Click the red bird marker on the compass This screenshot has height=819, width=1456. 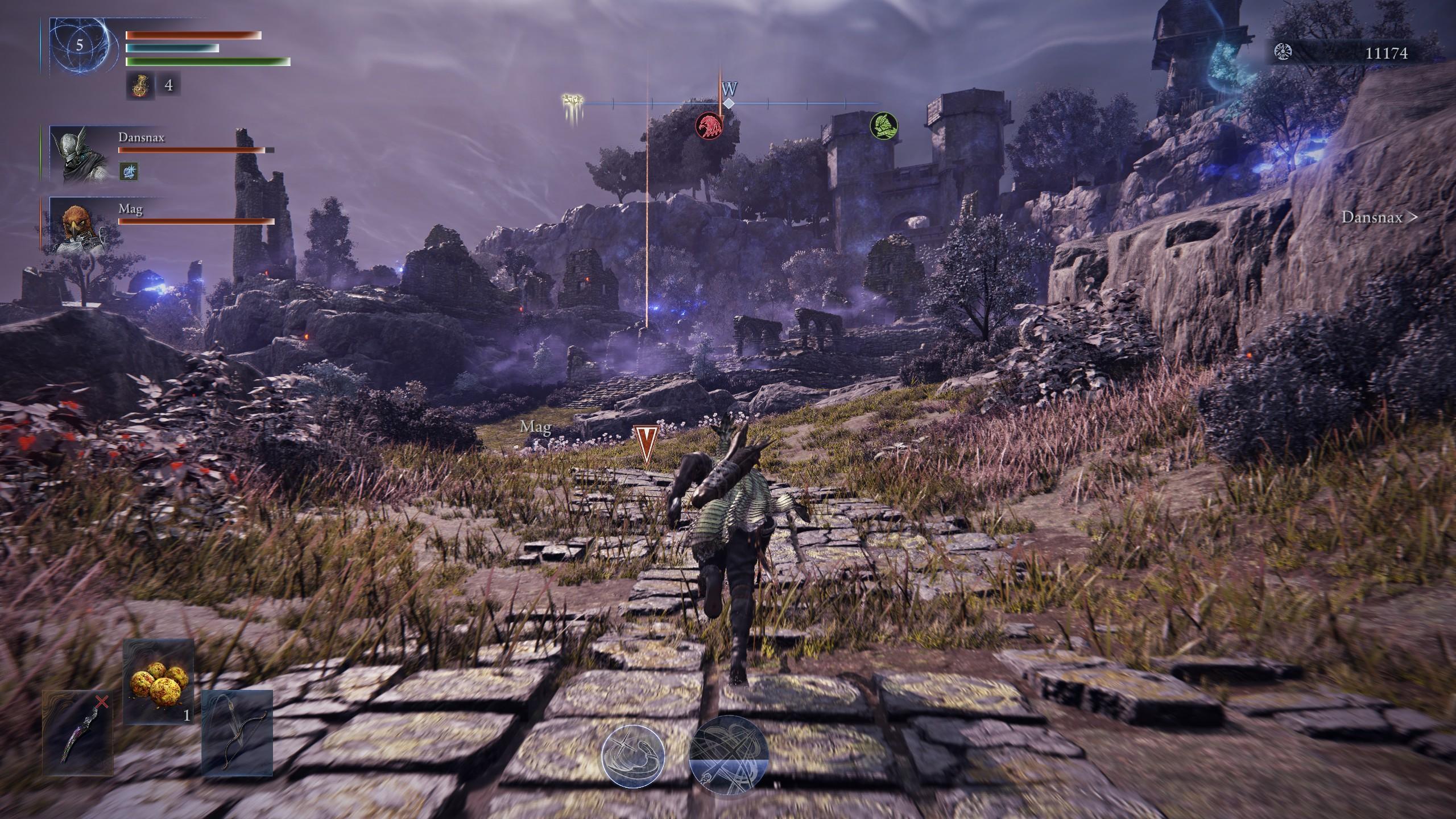[x=710, y=126]
